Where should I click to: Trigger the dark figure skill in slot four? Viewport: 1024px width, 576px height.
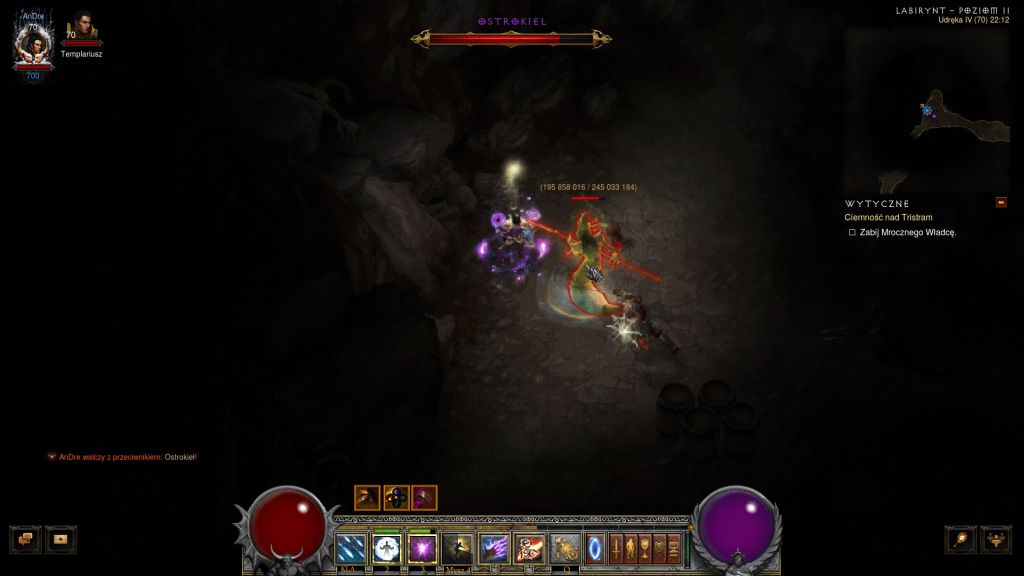[x=458, y=547]
